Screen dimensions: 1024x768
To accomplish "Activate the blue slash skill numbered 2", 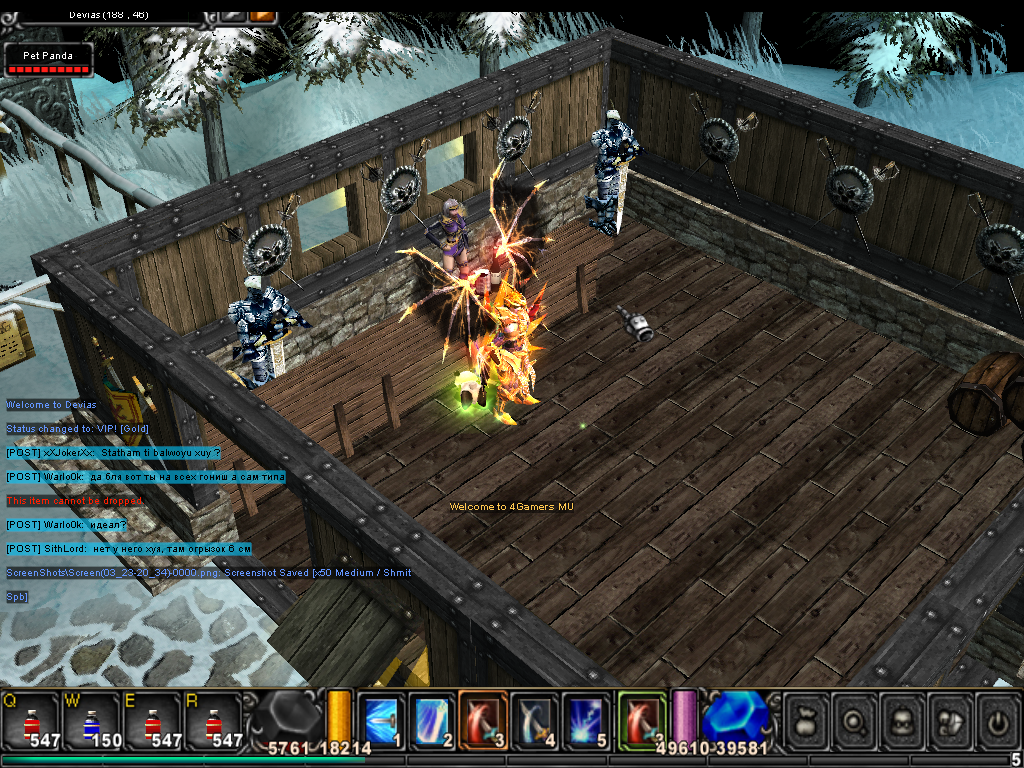I will tap(432, 720).
